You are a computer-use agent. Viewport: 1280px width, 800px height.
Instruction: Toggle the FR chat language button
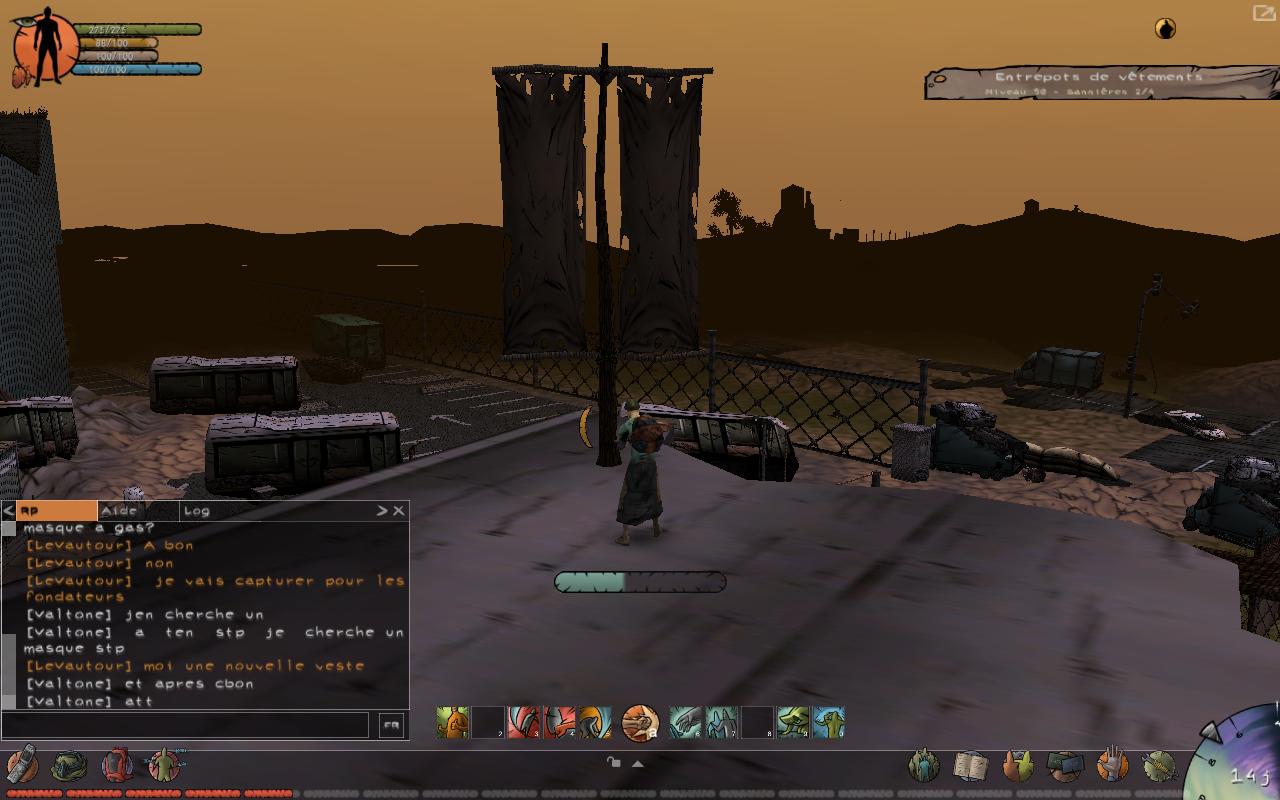coord(391,726)
